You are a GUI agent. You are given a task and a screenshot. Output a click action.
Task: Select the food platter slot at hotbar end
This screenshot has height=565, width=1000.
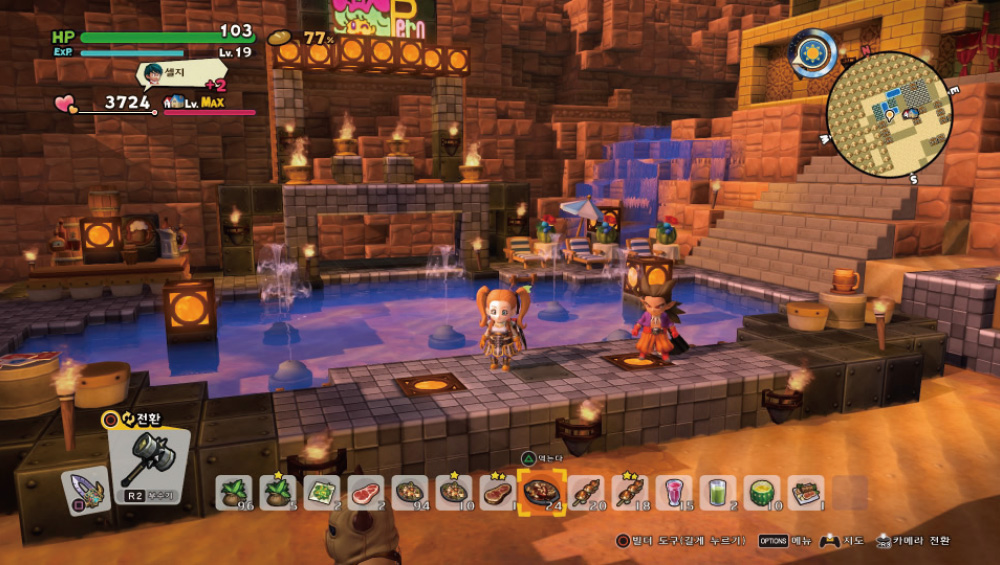(805, 492)
